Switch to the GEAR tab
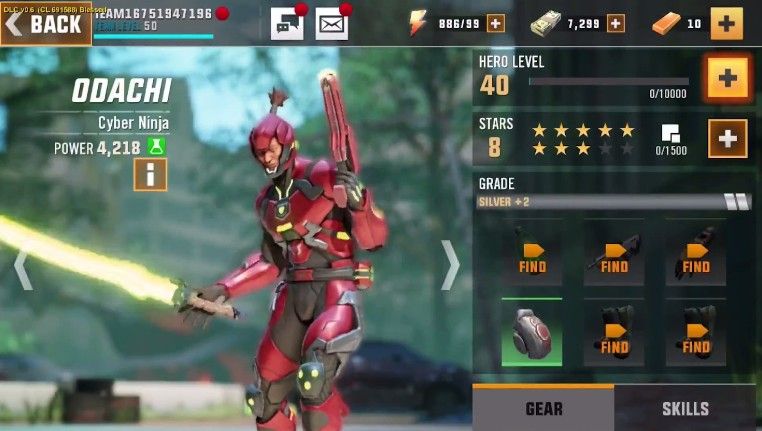Screen dimensions: 762x431 543,408
